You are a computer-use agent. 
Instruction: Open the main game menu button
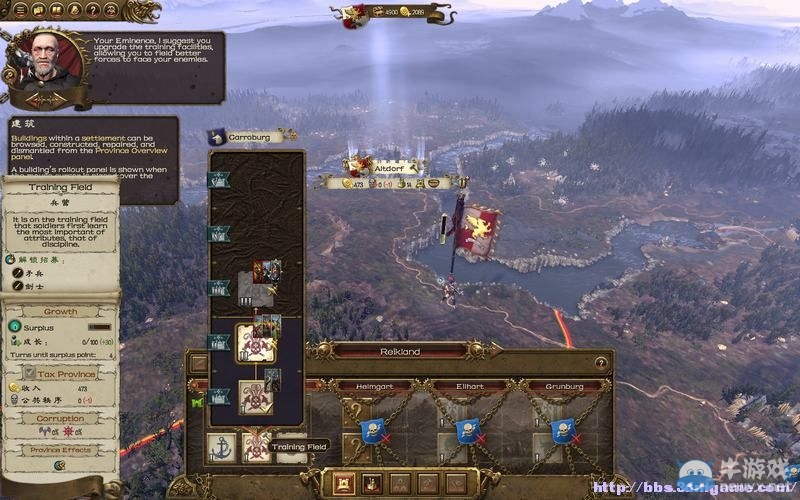[x=20, y=10]
